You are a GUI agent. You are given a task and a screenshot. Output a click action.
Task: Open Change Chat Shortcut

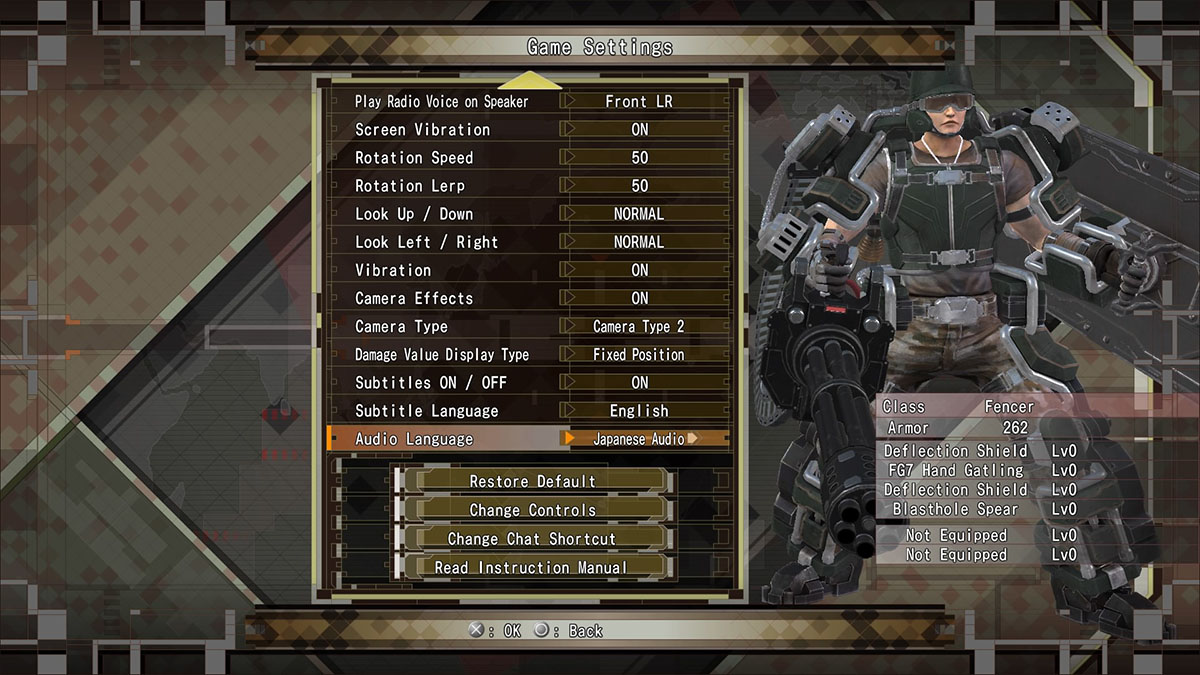pos(532,538)
